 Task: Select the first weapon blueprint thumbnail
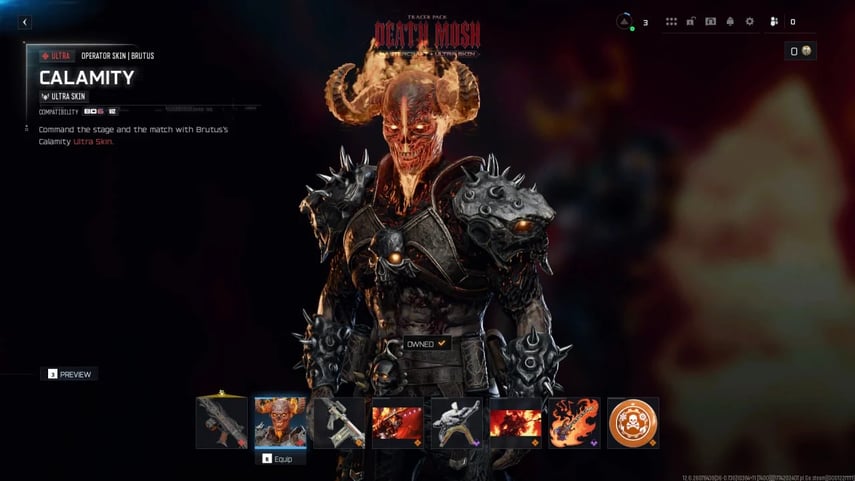pyautogui.click(x=221, y=421)
